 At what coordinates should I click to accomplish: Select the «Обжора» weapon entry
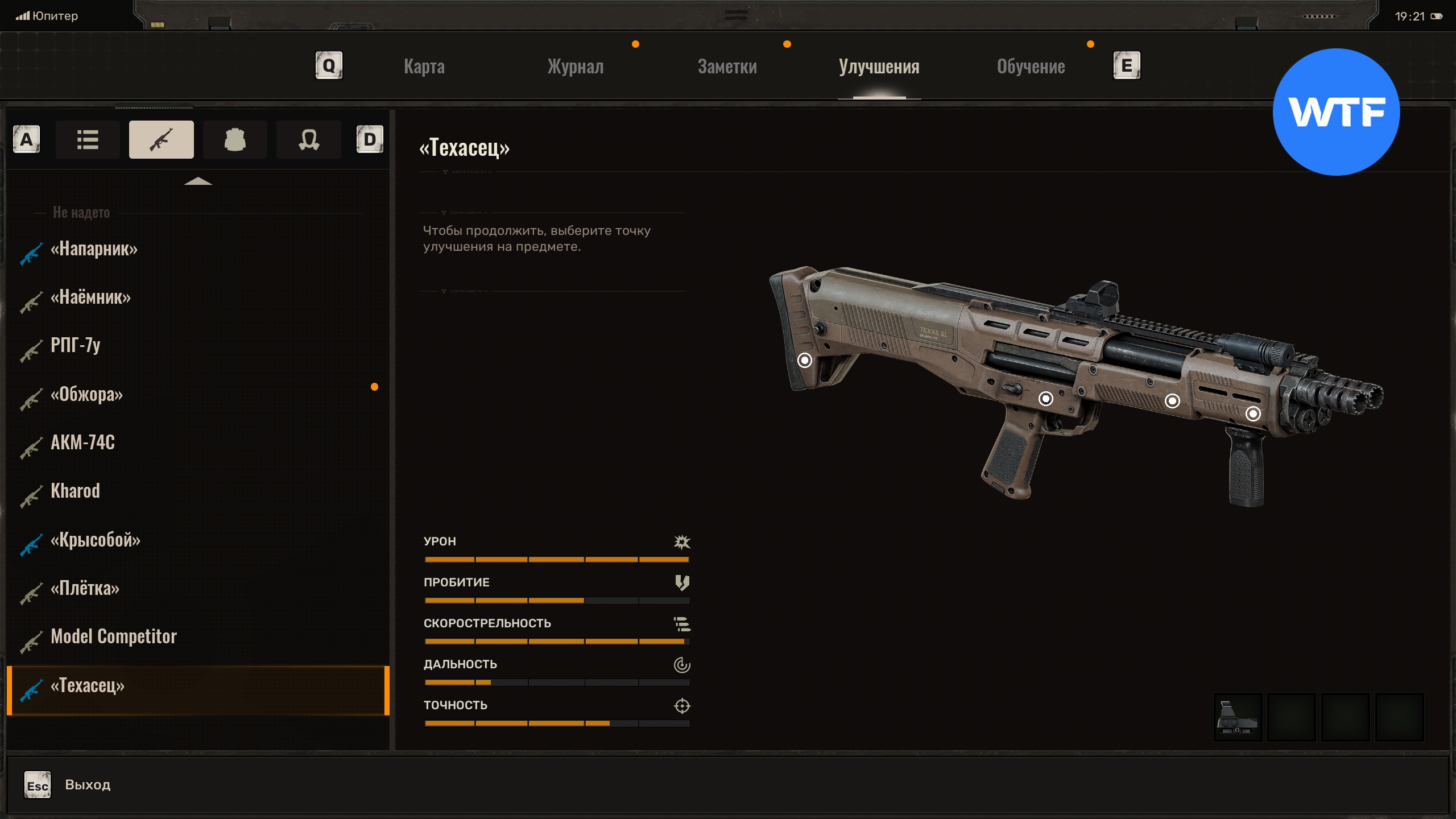(x=86, y=394)
